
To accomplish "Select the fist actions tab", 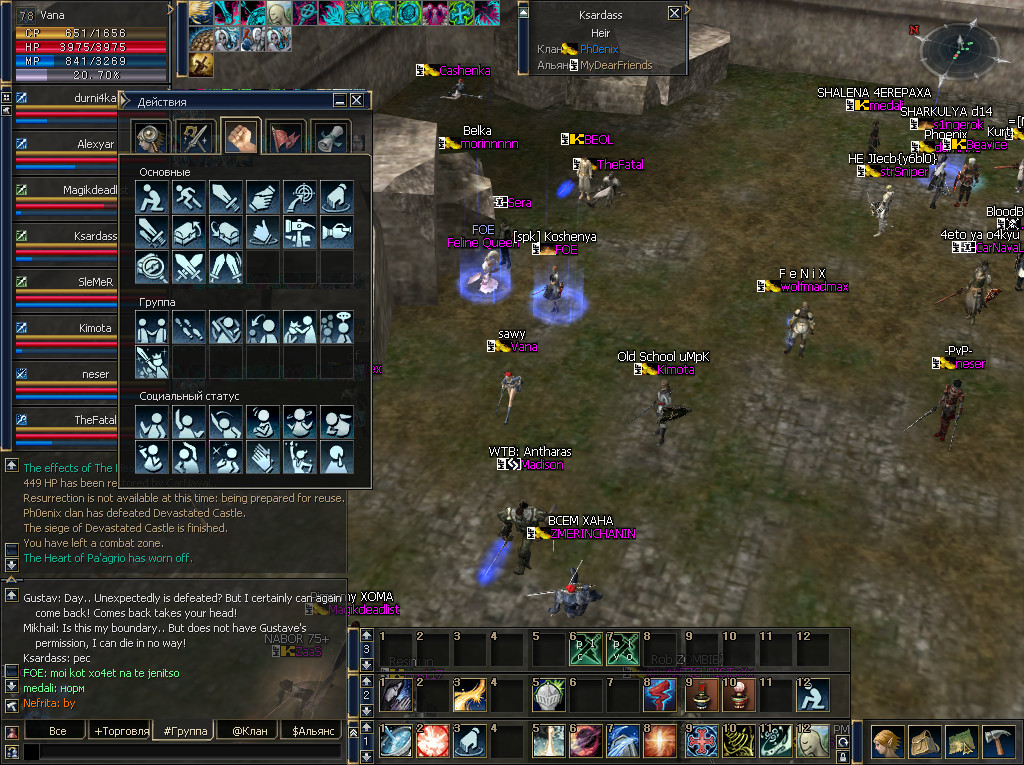I will coord(241,137).
